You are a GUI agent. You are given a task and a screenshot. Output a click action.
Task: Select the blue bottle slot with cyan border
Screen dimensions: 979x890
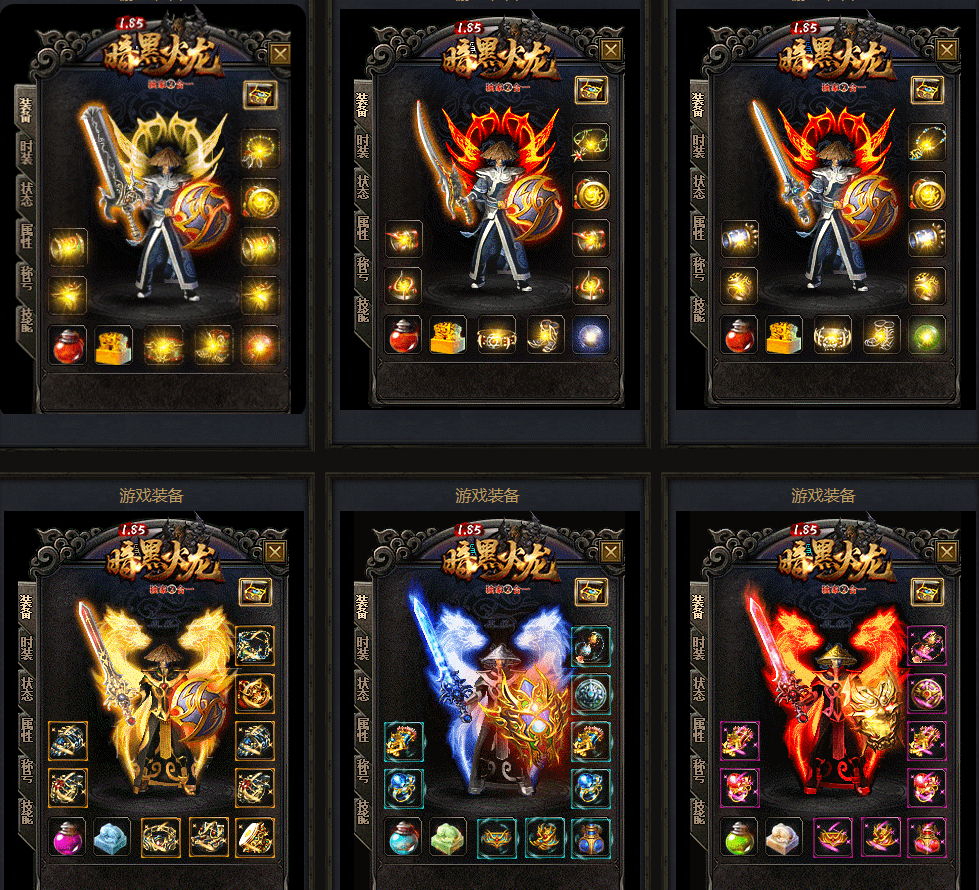tap(591, 837)
